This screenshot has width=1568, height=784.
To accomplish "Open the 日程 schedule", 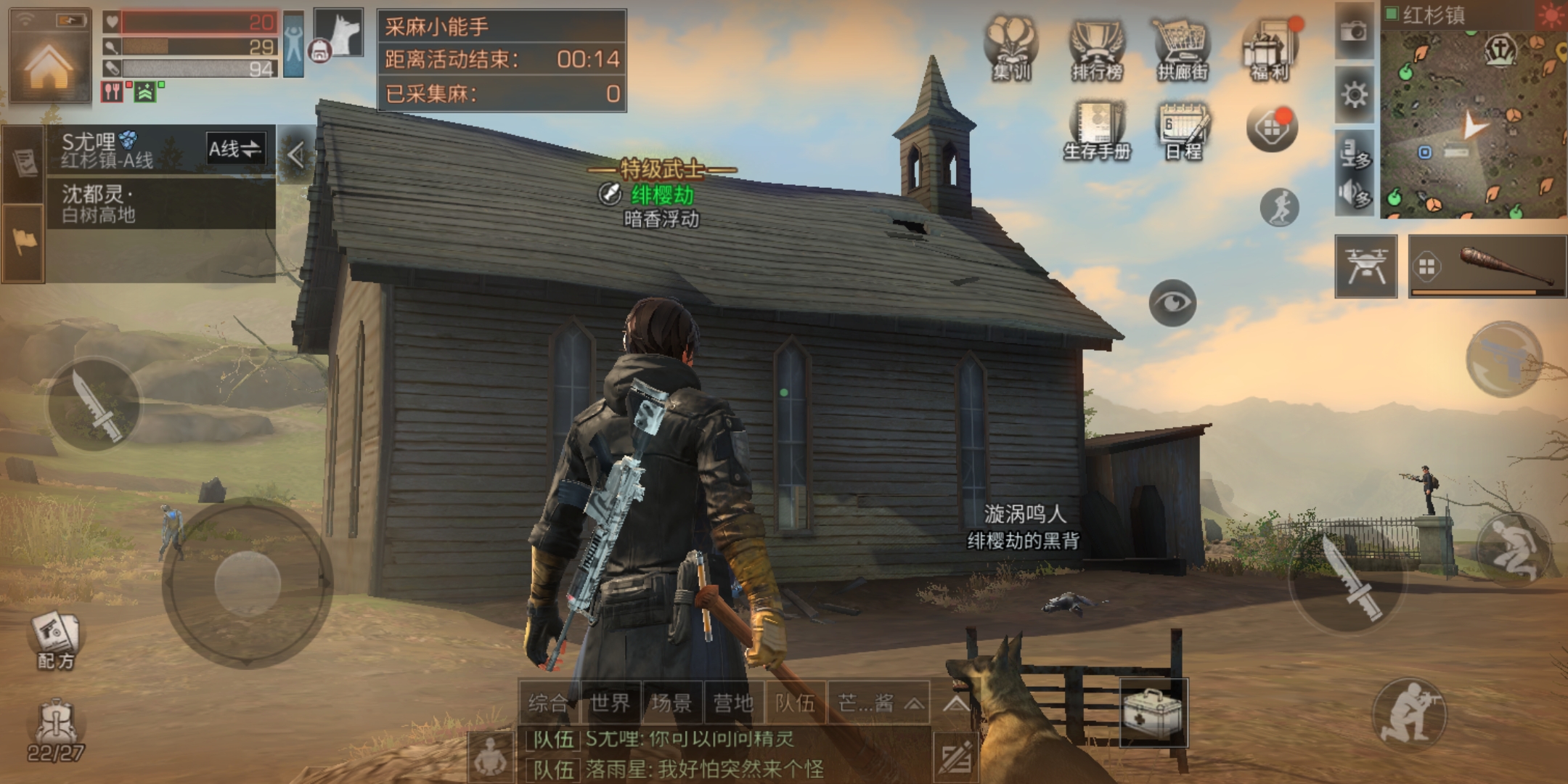I will point(1183,130).
